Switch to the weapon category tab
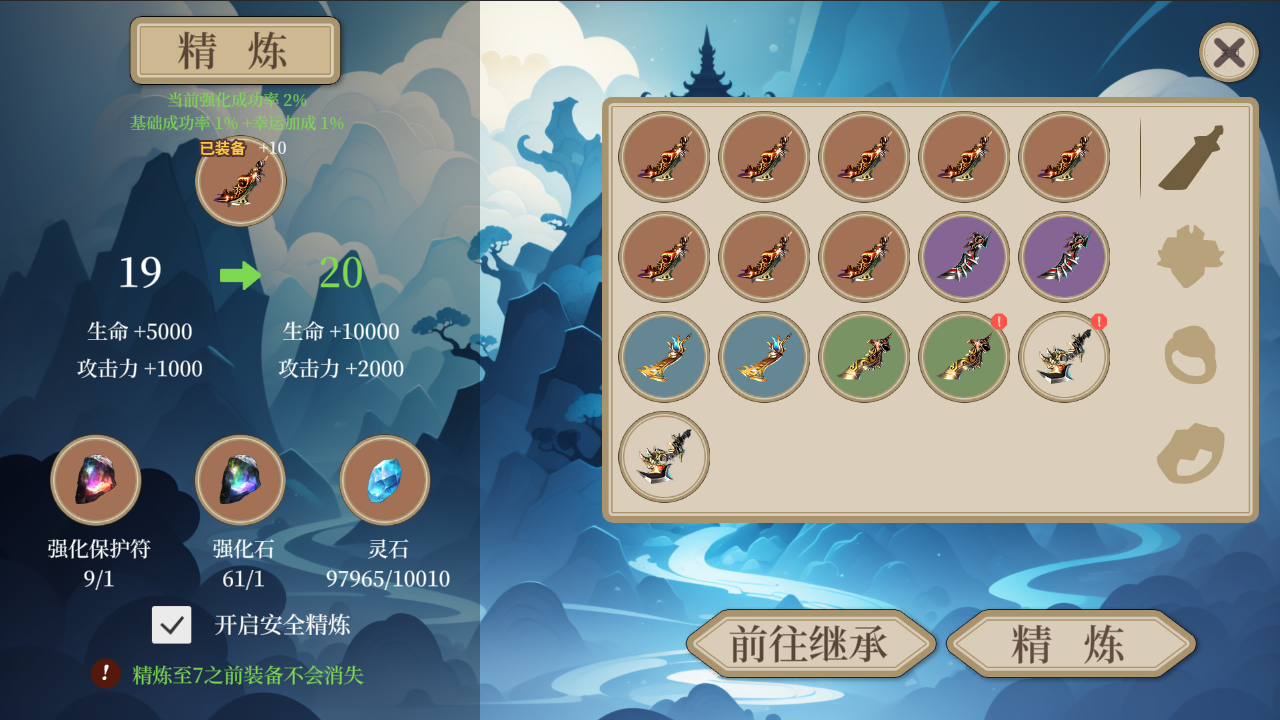 point(1191,158)
